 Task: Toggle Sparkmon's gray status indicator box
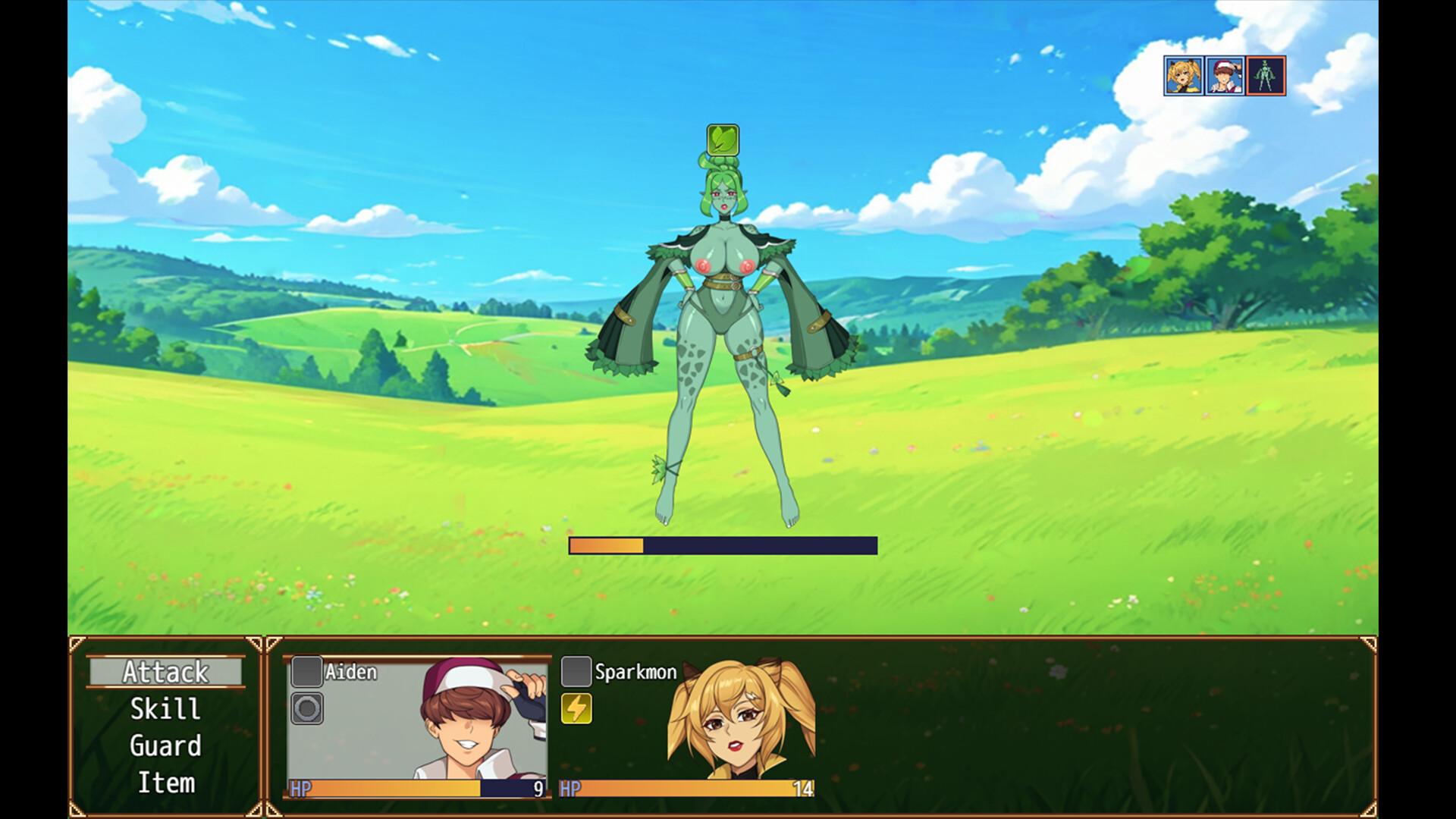(x=576, y=670)
